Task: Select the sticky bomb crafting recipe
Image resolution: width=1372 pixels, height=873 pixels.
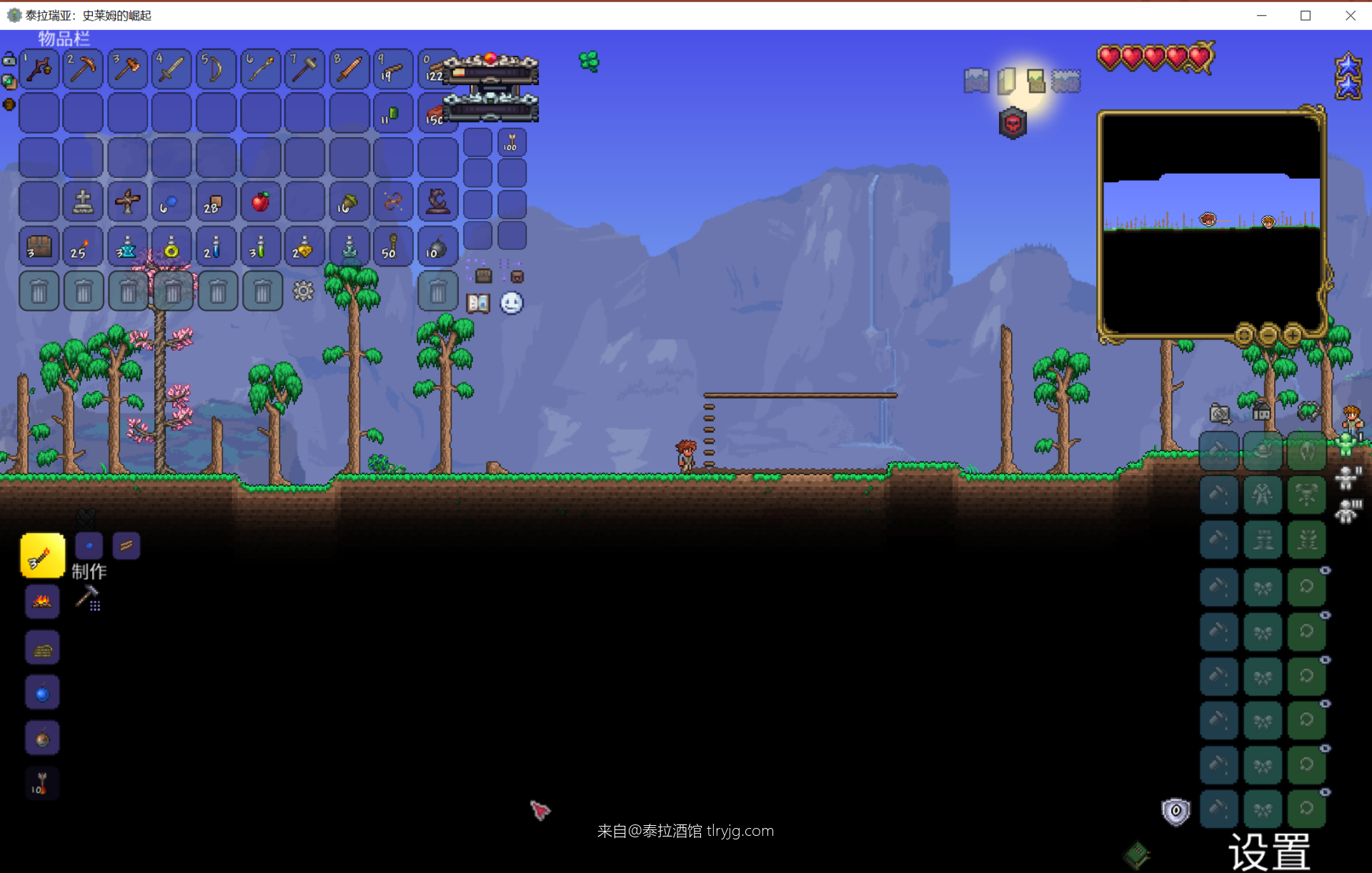Action: pos(42,738)
